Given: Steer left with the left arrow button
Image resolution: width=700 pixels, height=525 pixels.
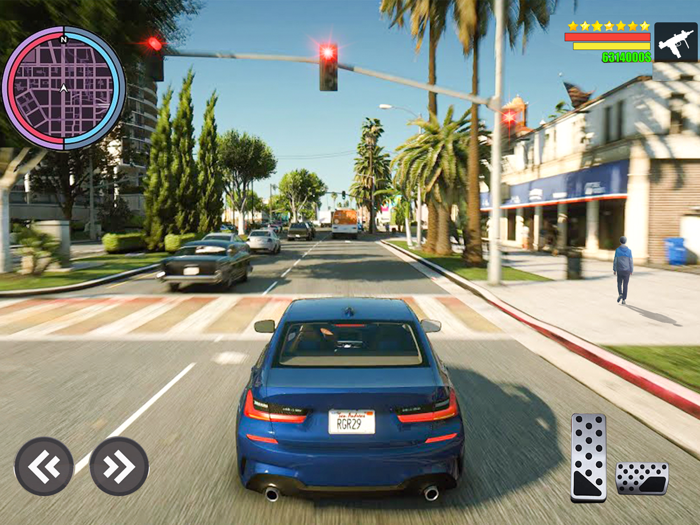Looking at the screenshot, I should (44, 466).
